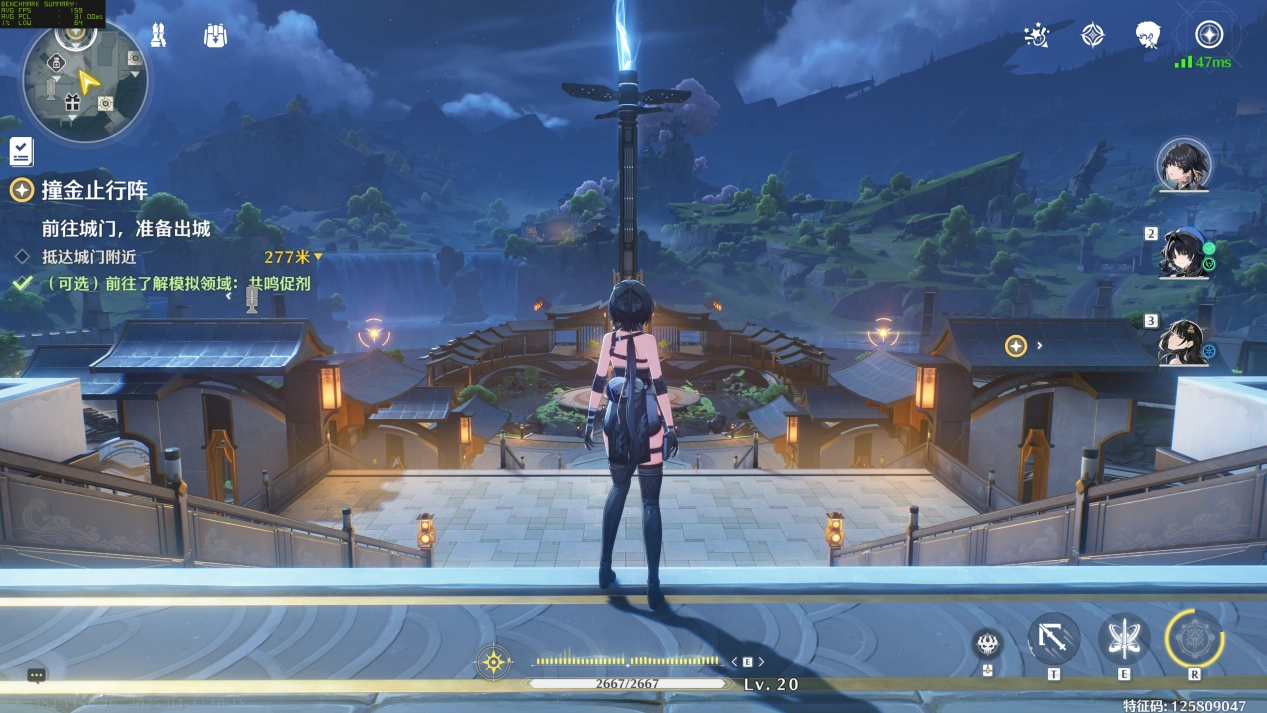
Task: Open the four-pointed star compass icon
Action: (x=1093, y=36)
